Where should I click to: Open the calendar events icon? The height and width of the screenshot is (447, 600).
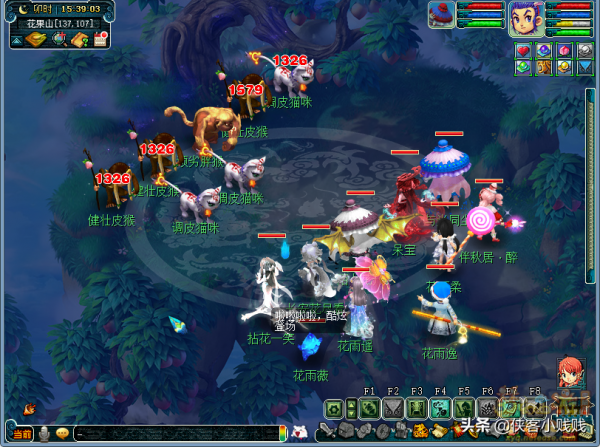(100, 40)
